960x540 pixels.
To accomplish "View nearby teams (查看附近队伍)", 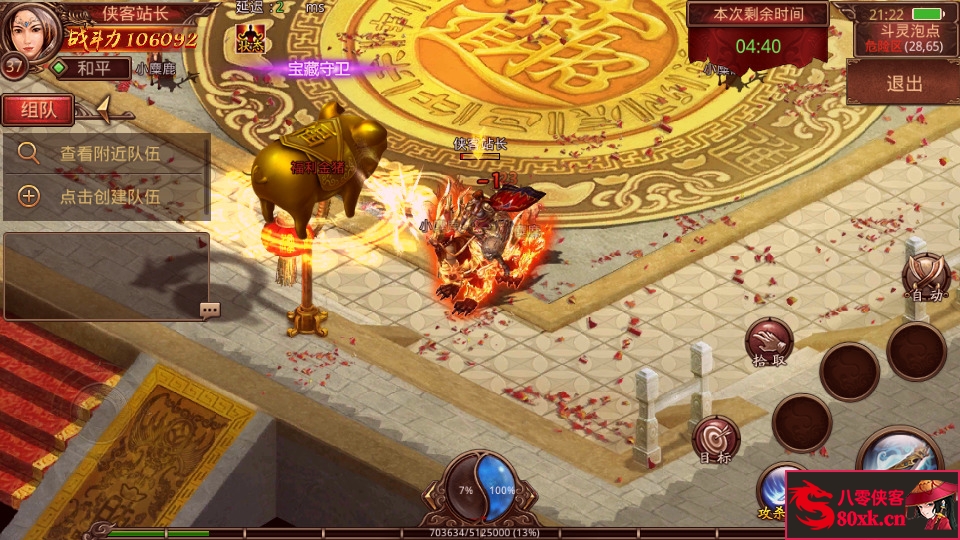I will tap(107, 154).
